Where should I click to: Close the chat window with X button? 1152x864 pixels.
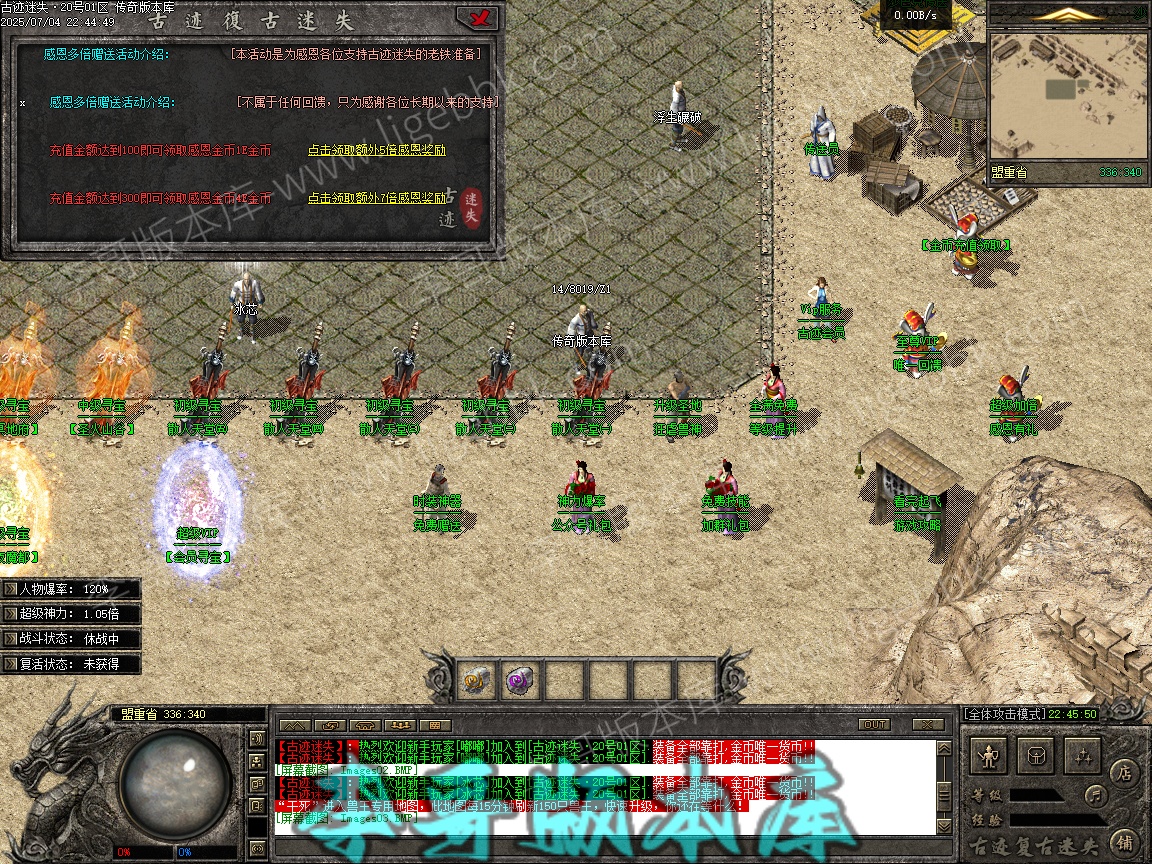(928, 724)
